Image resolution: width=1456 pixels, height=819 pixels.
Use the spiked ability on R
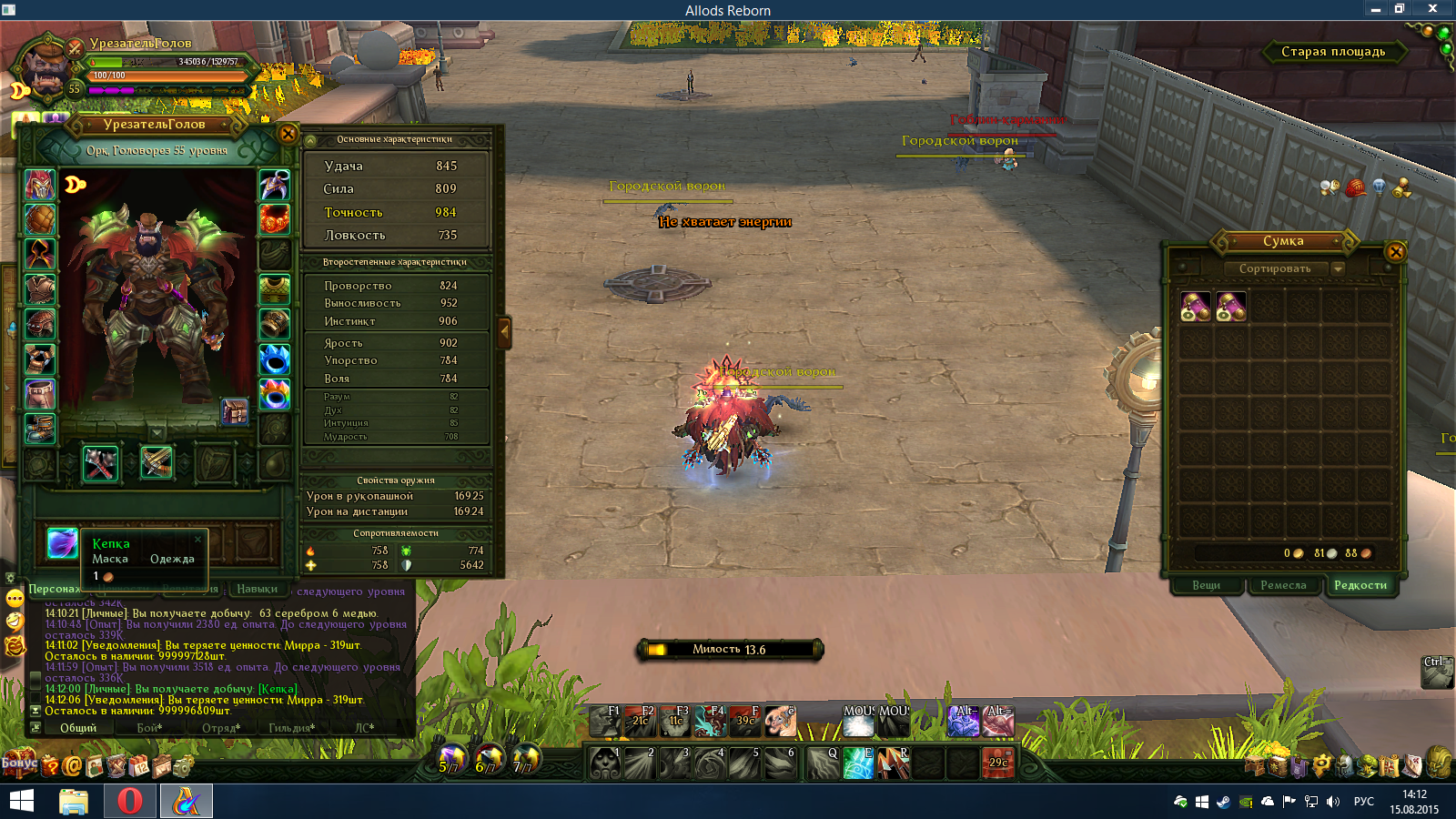click(x=893, y=763)
